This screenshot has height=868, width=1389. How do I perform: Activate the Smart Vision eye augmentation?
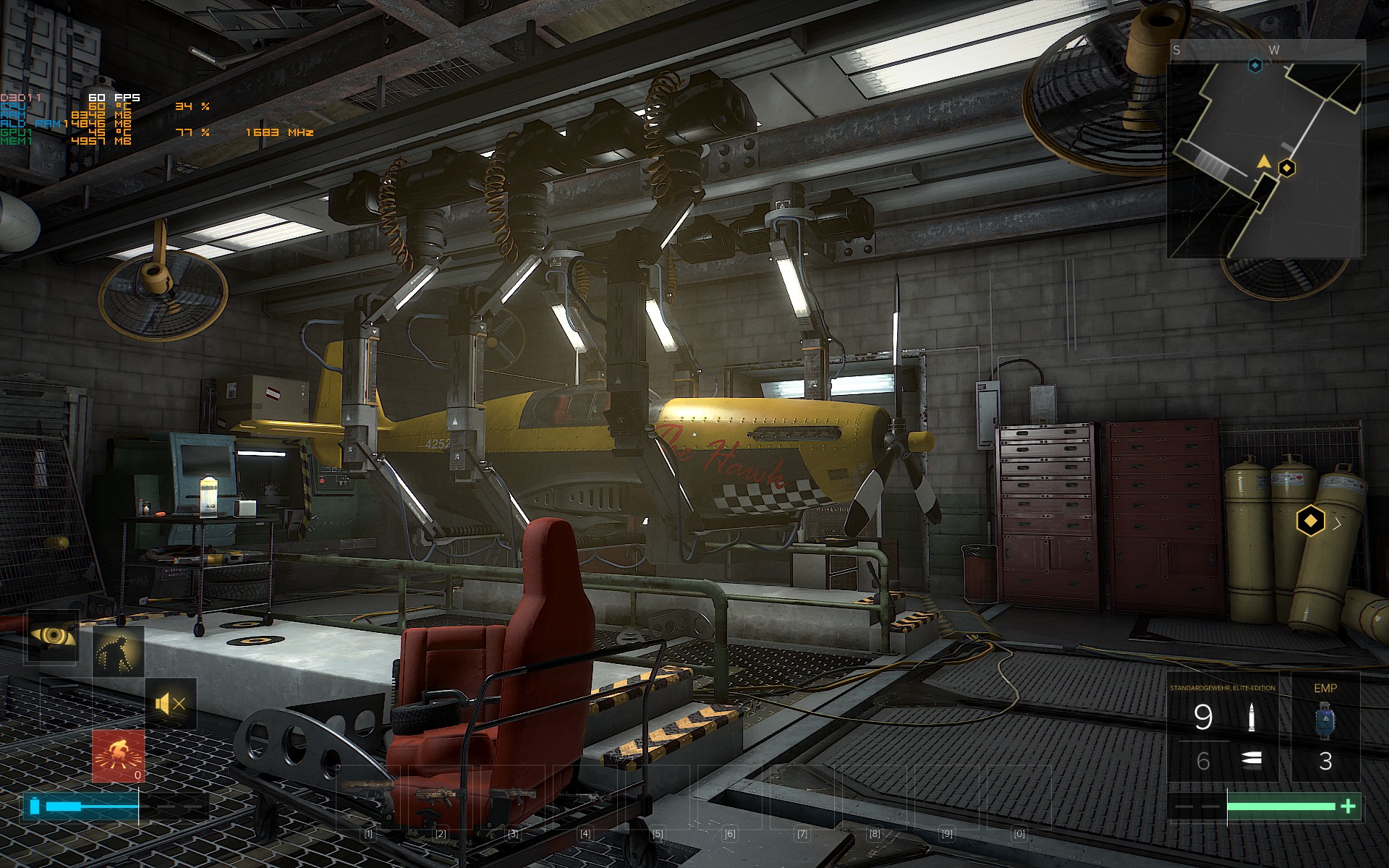click(53, 637)
